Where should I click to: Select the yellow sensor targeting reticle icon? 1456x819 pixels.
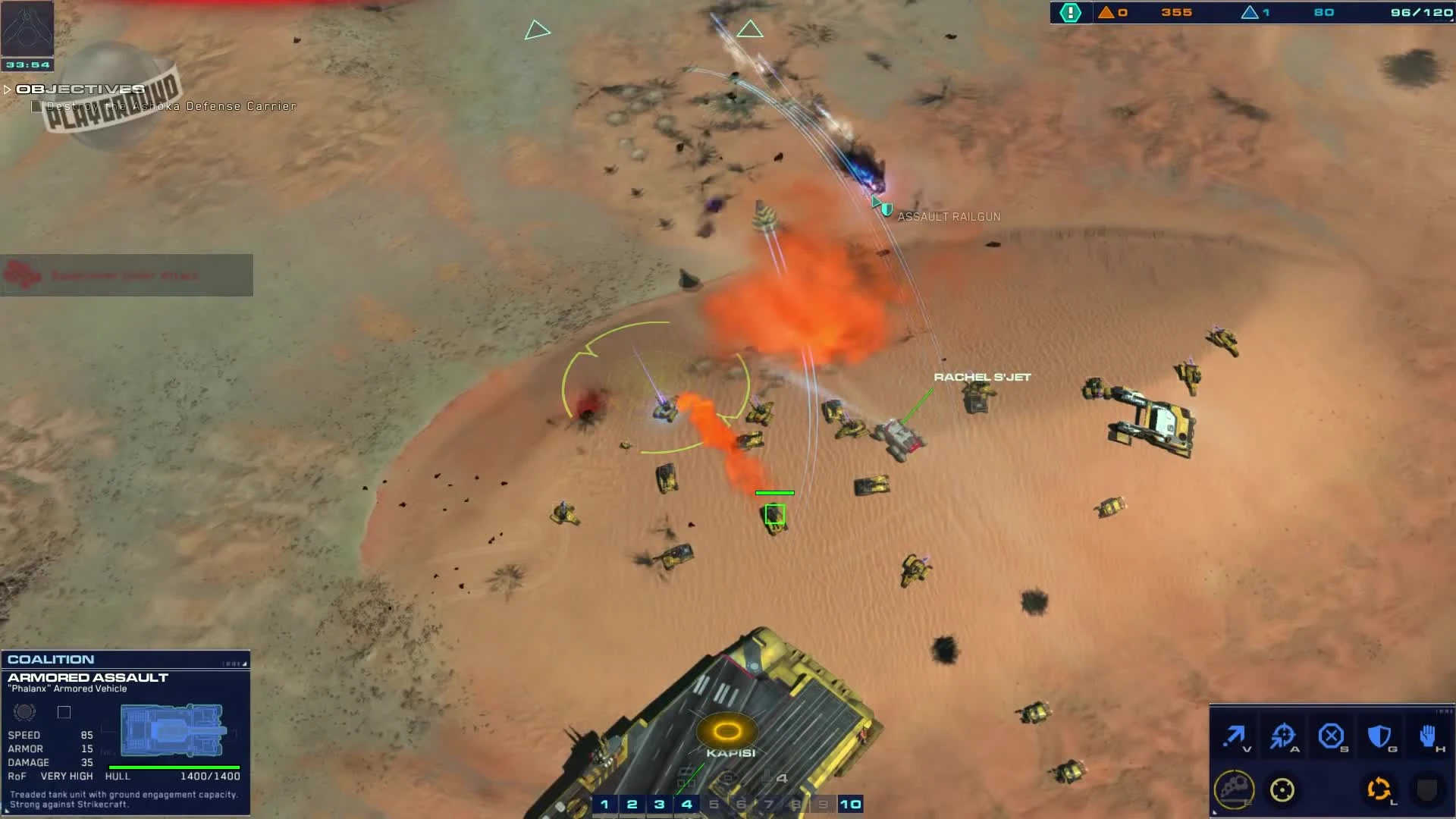[x=1284, y=789]
